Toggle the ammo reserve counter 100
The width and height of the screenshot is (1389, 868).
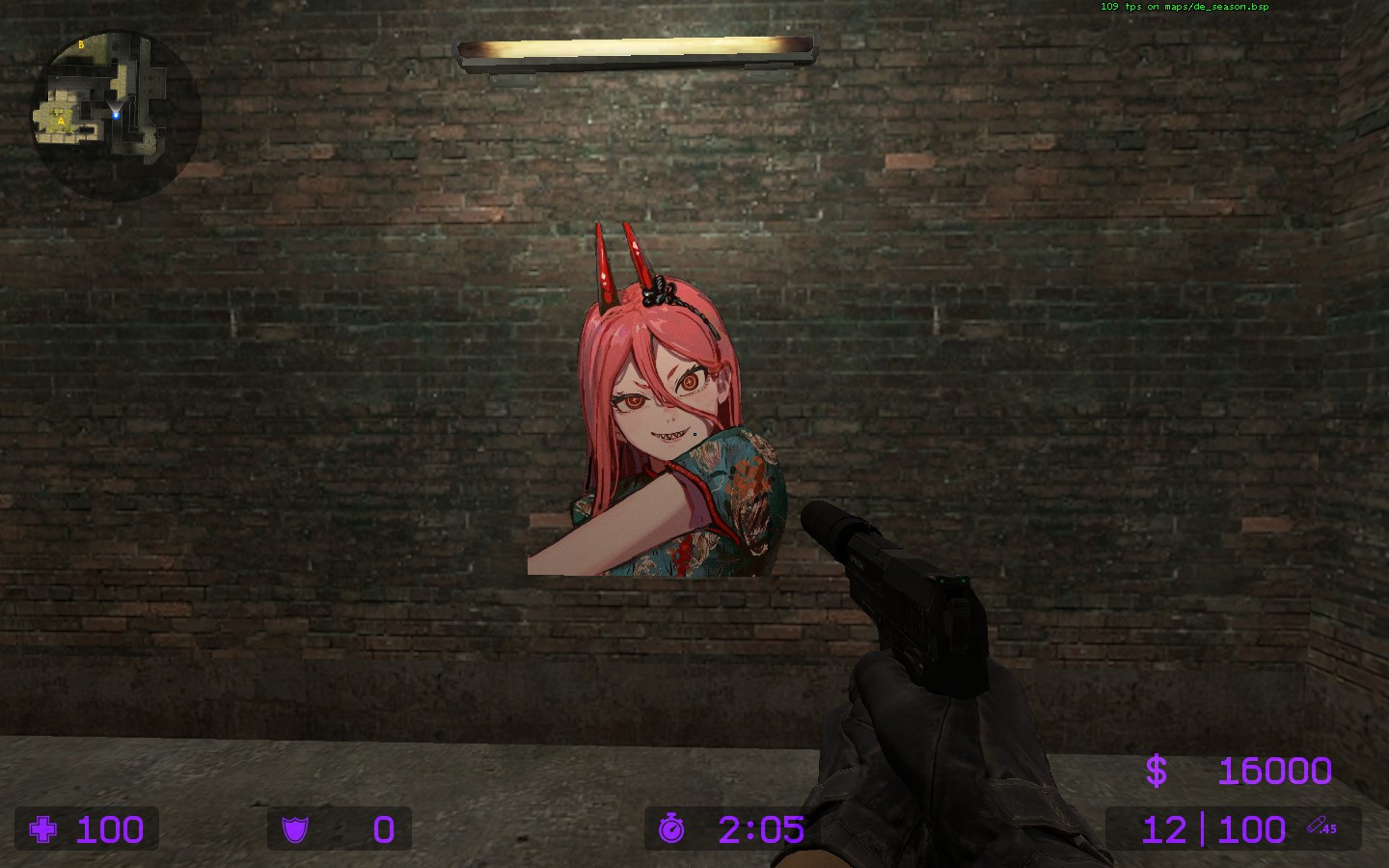1249,829
